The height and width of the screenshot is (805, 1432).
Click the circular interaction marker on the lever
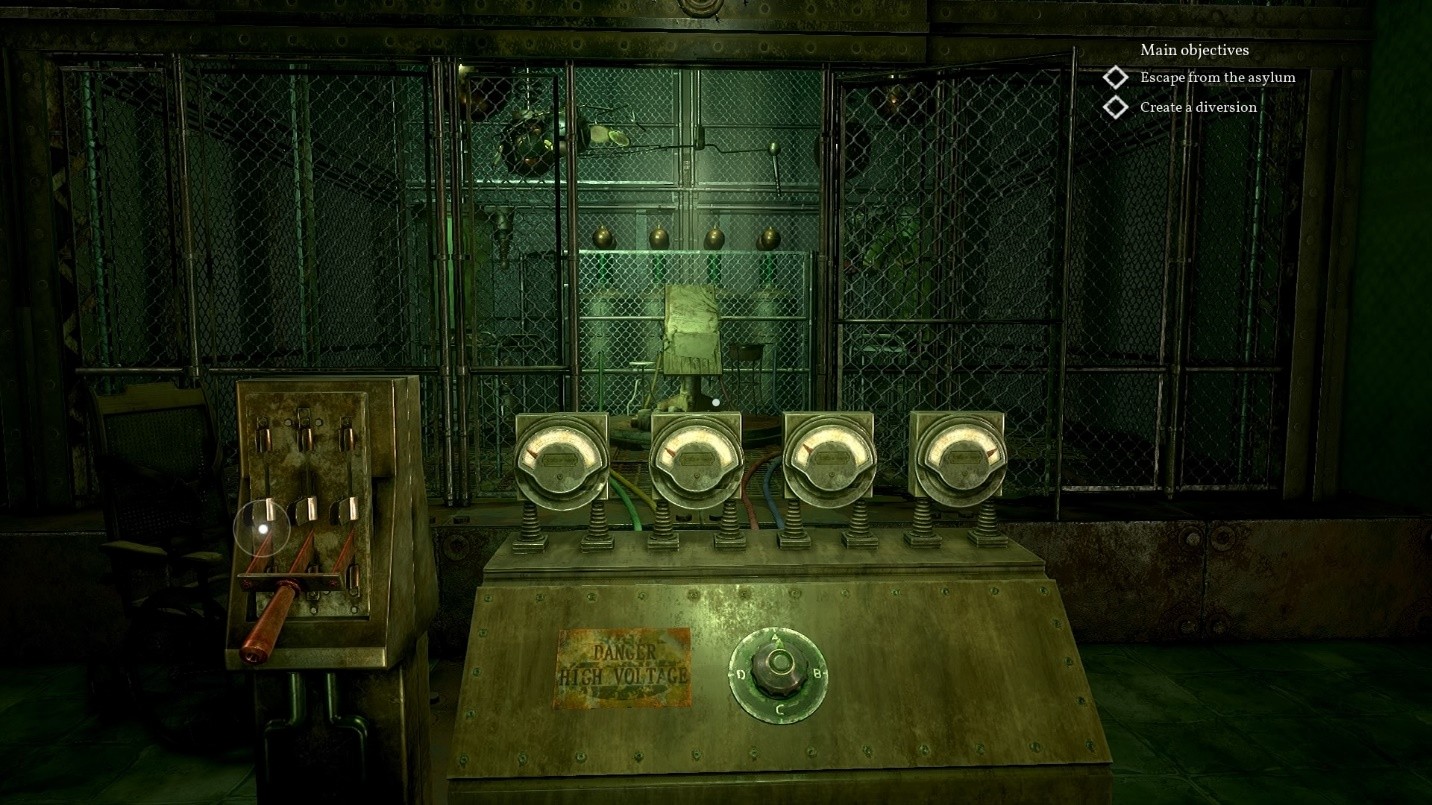pyautogui.click(x=262, y=528)
